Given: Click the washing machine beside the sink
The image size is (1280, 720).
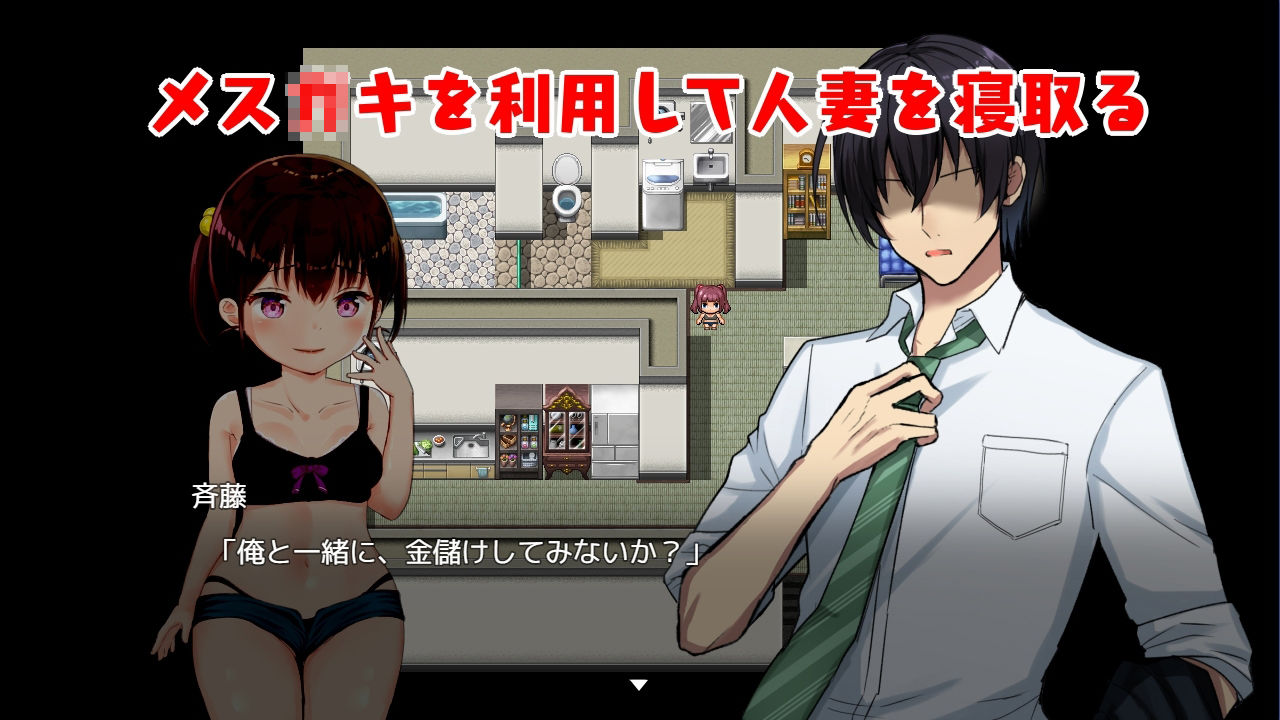Looking at the screenshot, I should pos(663,195).
